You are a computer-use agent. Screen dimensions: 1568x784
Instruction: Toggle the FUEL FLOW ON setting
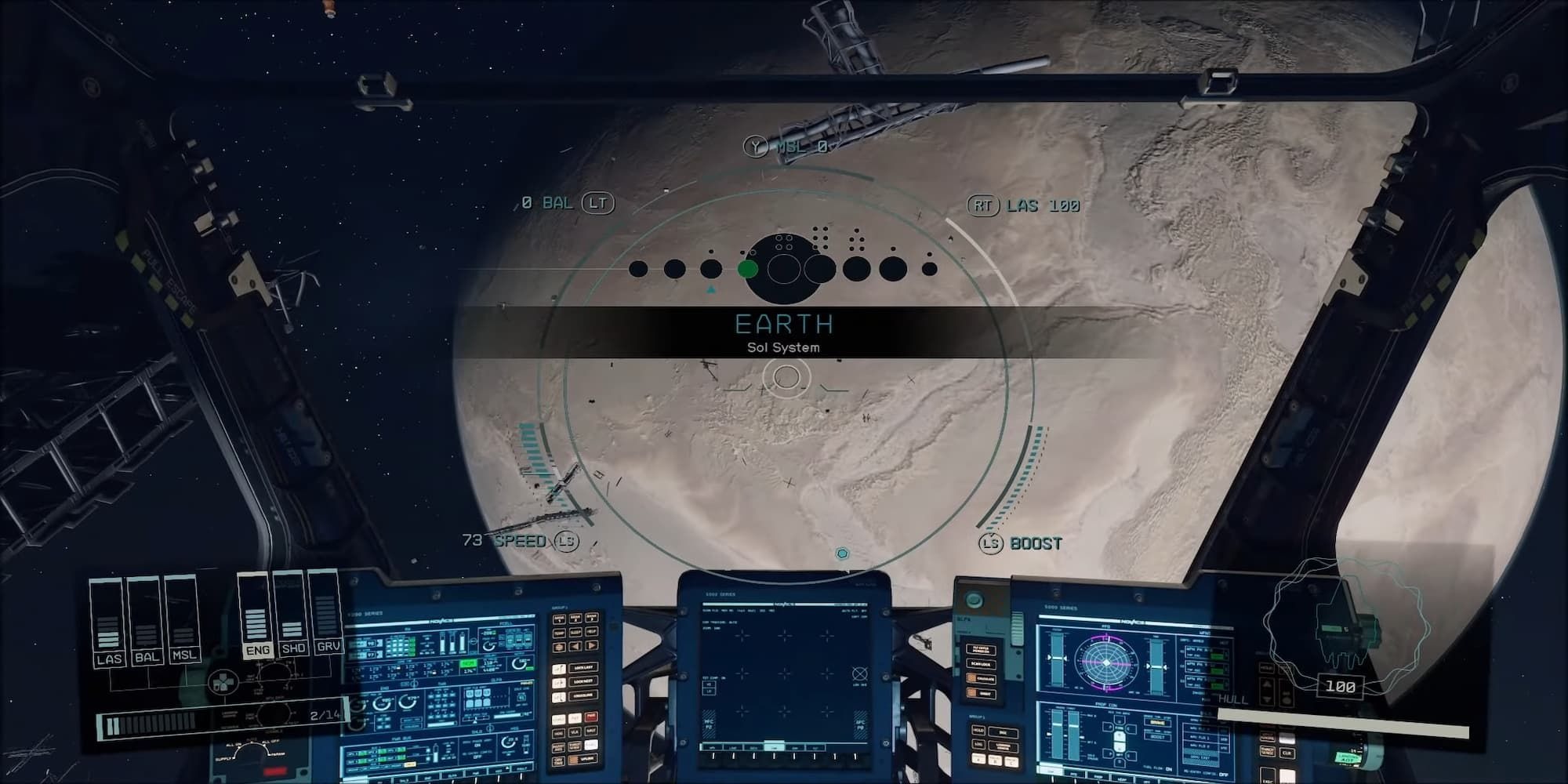(1168, 768)
